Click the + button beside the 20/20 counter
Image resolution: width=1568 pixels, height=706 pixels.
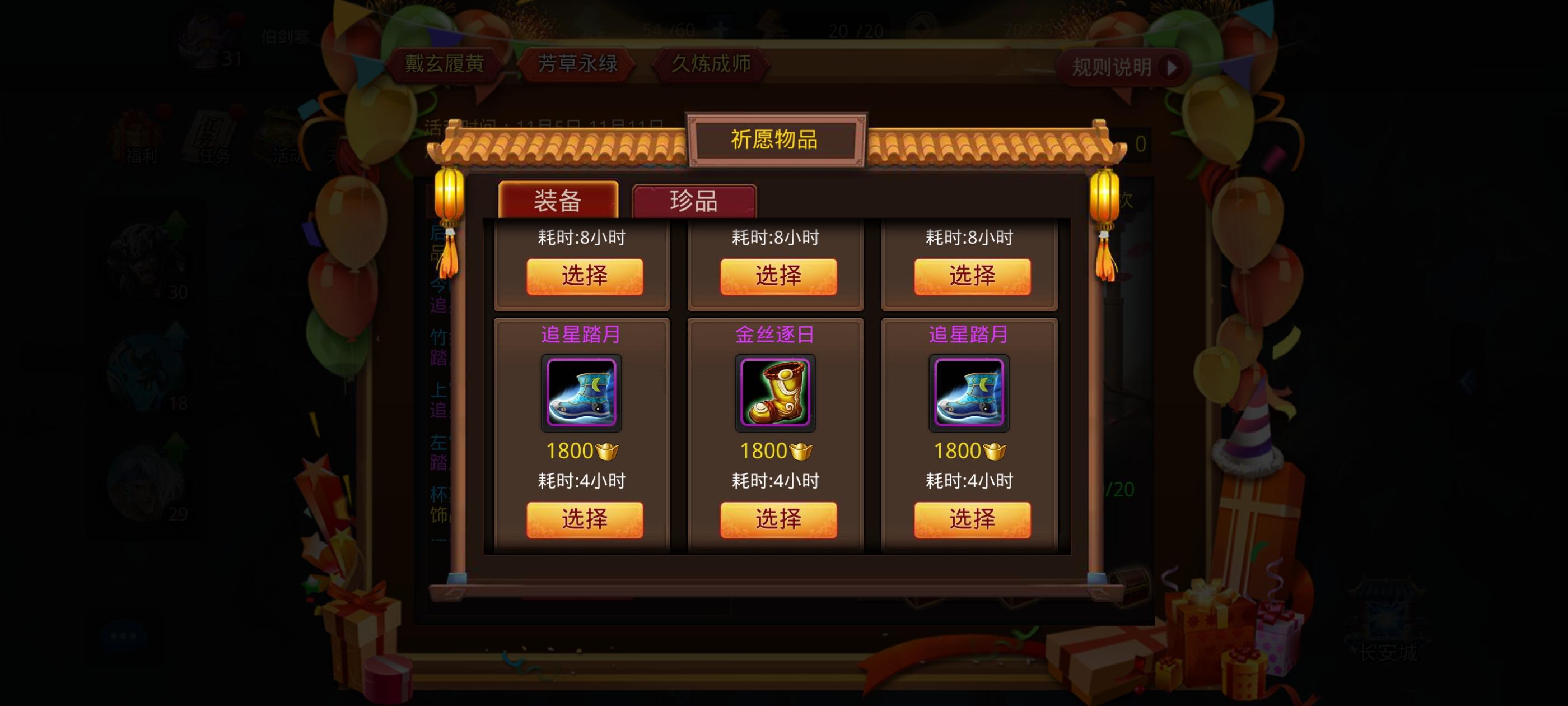(x=721, y=29)
